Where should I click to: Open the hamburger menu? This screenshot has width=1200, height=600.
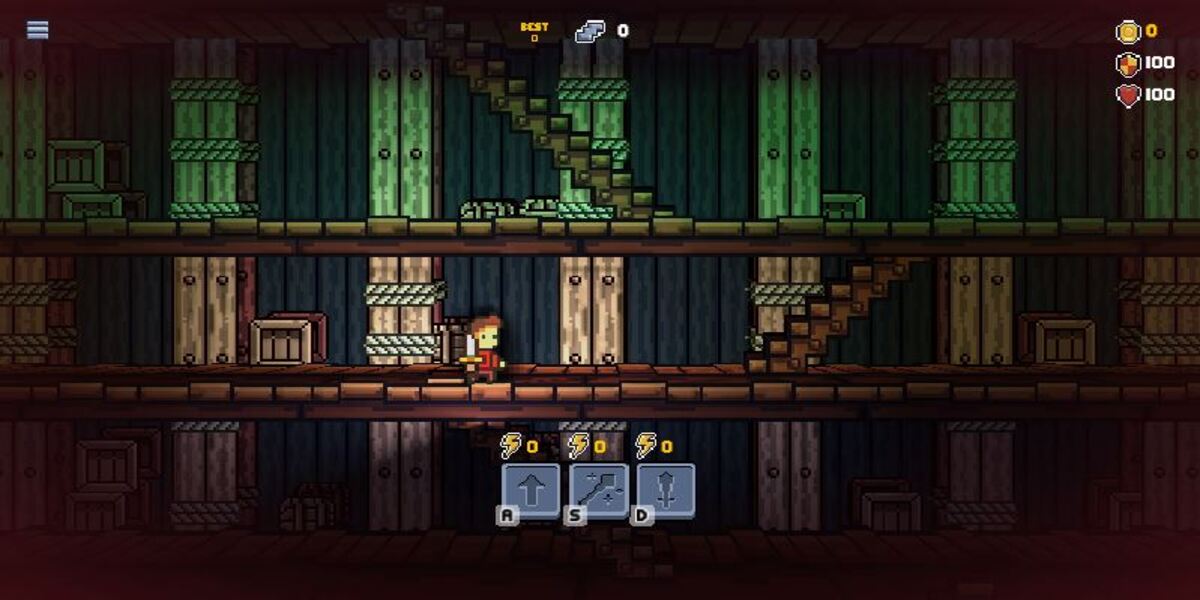tap(38, 30)
